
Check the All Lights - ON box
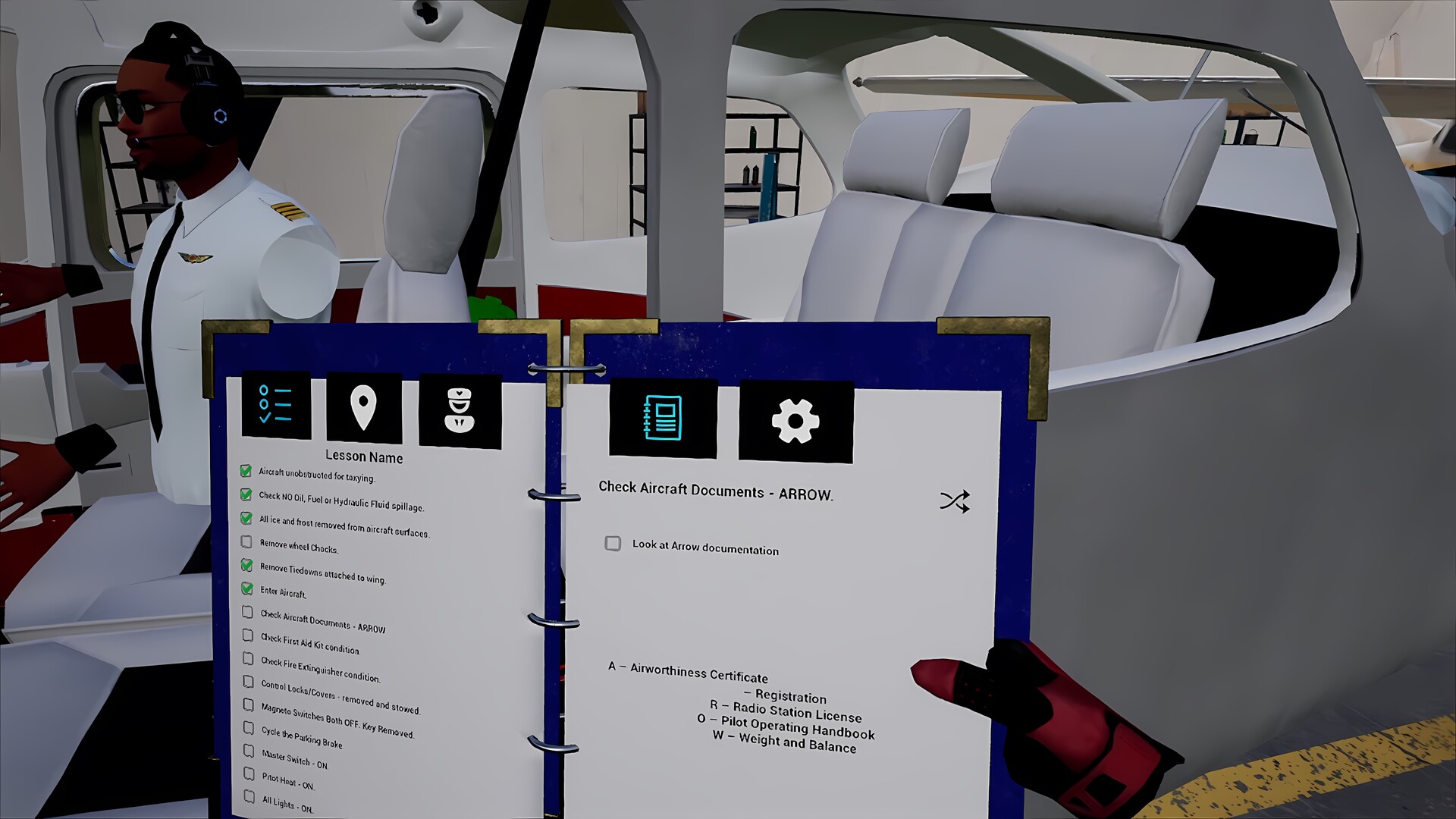[249, 796]
